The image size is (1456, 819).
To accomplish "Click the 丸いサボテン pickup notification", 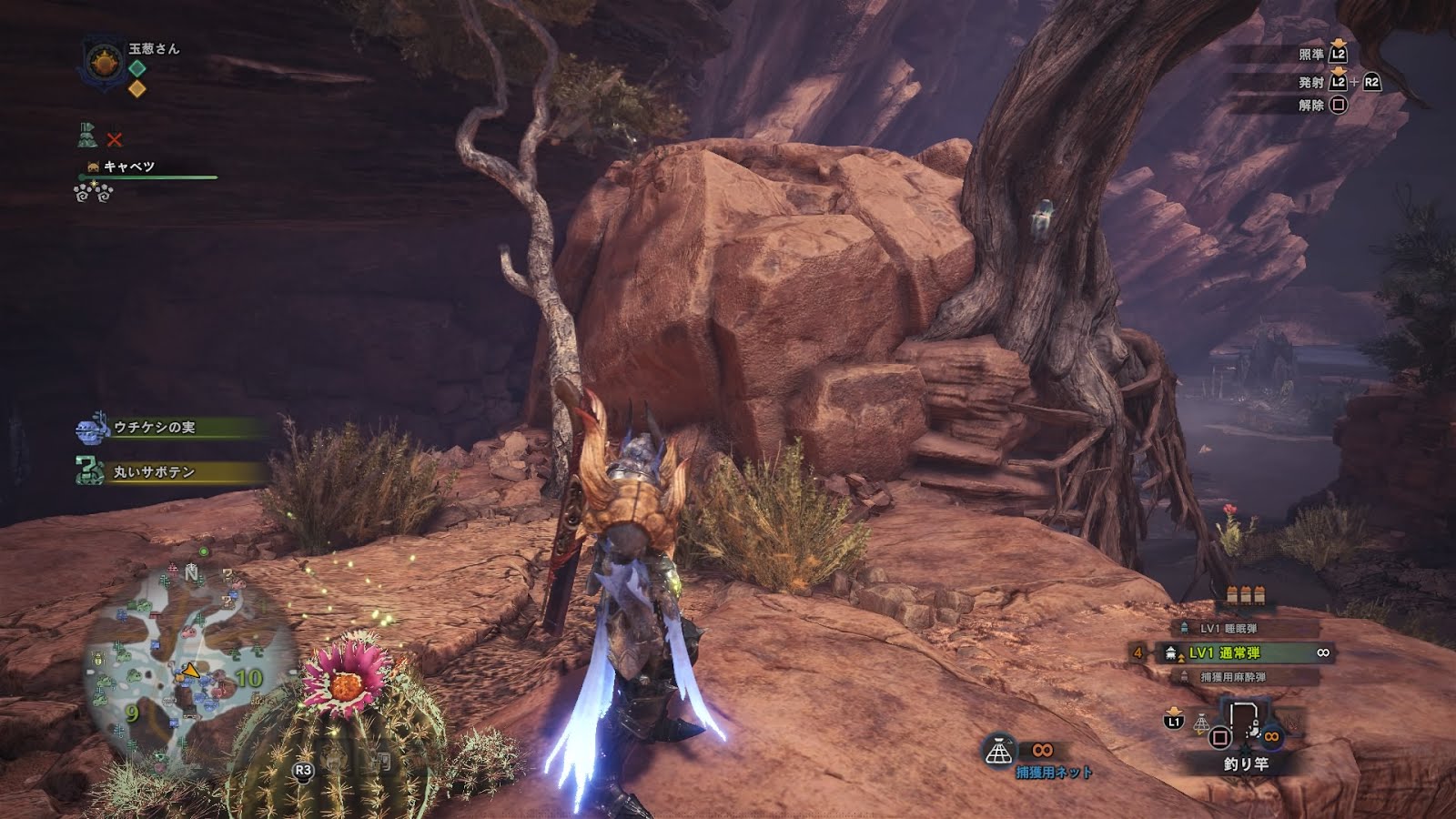I will [x=154, y=471].
